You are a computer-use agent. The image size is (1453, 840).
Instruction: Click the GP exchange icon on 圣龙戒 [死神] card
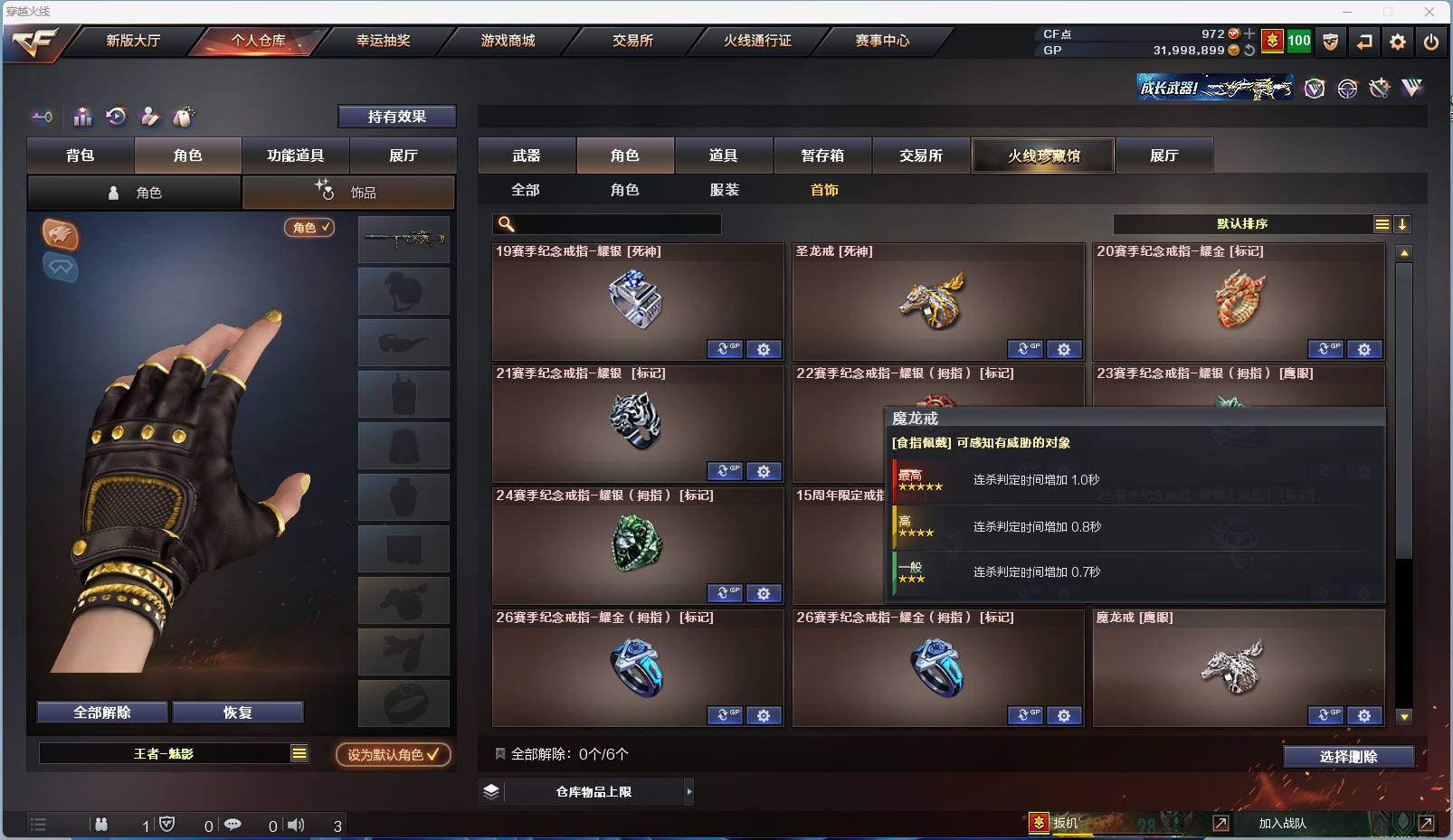(1024, 348)
